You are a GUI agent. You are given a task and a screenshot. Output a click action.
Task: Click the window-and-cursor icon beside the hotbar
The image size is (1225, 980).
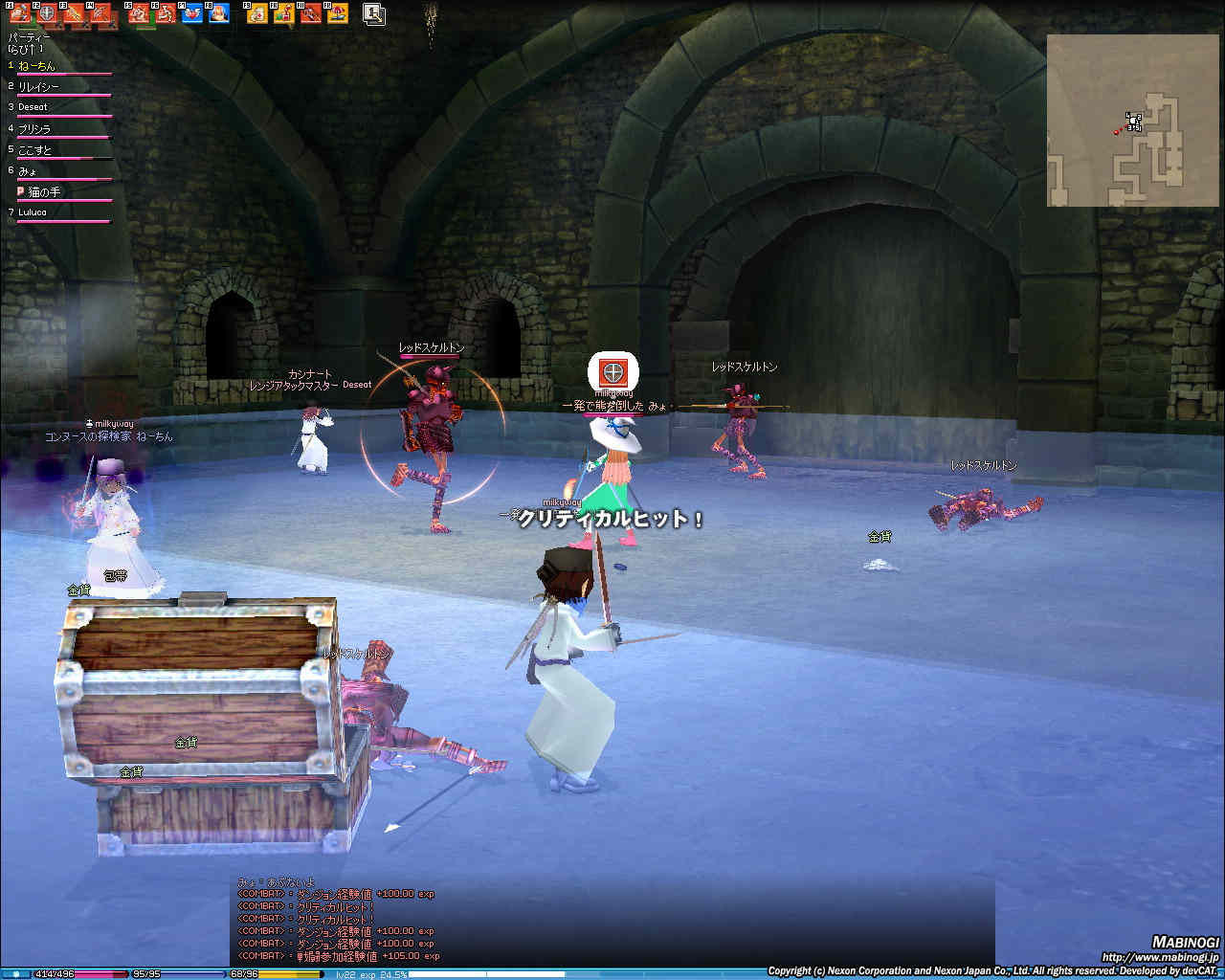pos(374,13)
